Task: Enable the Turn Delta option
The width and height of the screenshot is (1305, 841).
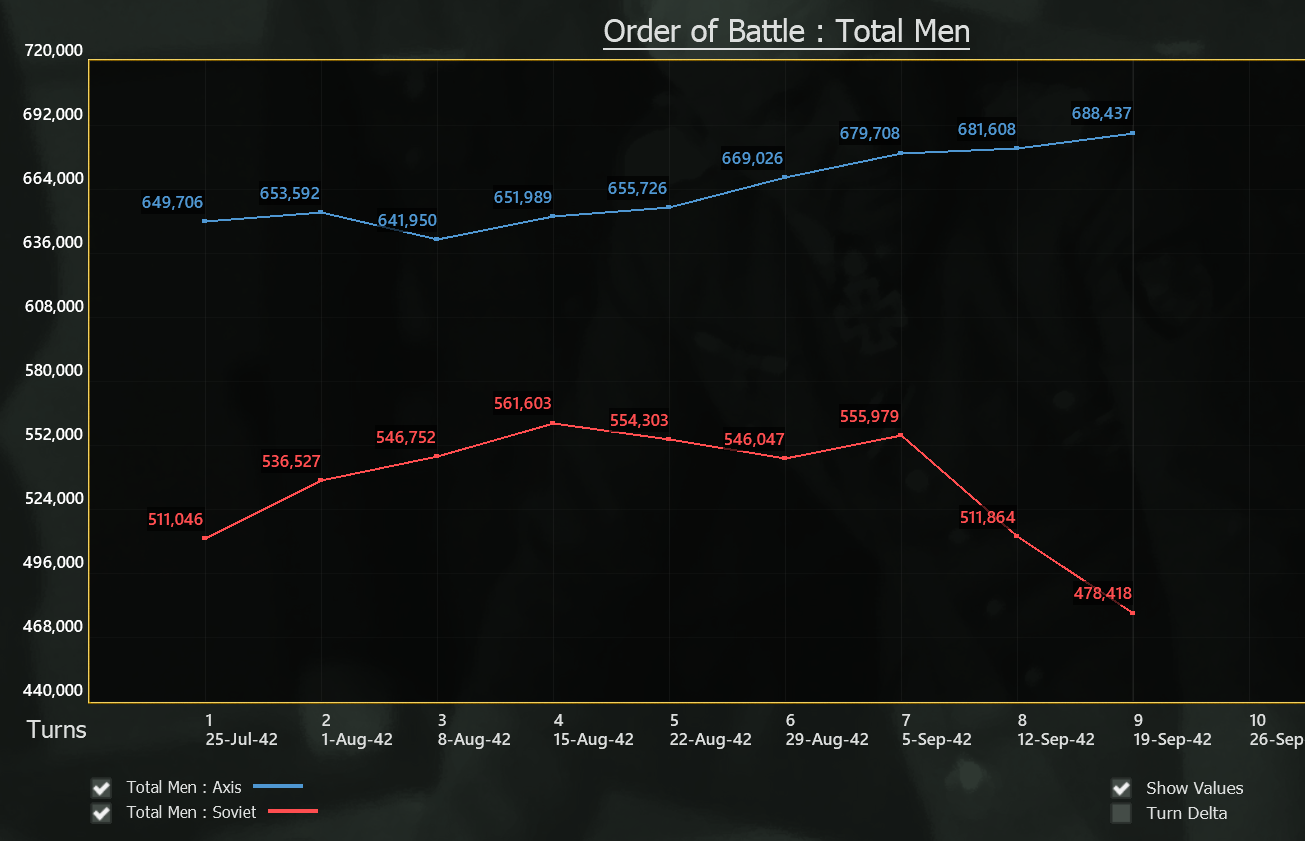Action: [1121, 813]
